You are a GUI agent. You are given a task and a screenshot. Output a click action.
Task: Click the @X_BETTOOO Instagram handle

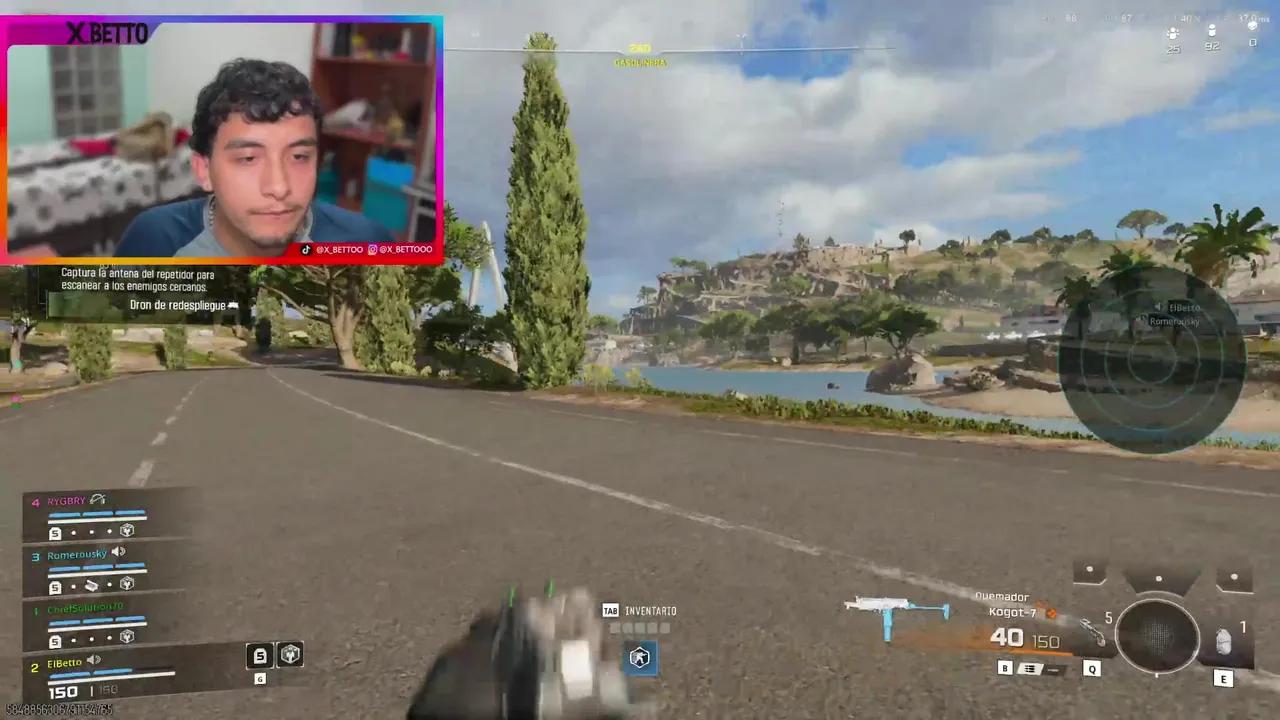click(x=403, y=249)
